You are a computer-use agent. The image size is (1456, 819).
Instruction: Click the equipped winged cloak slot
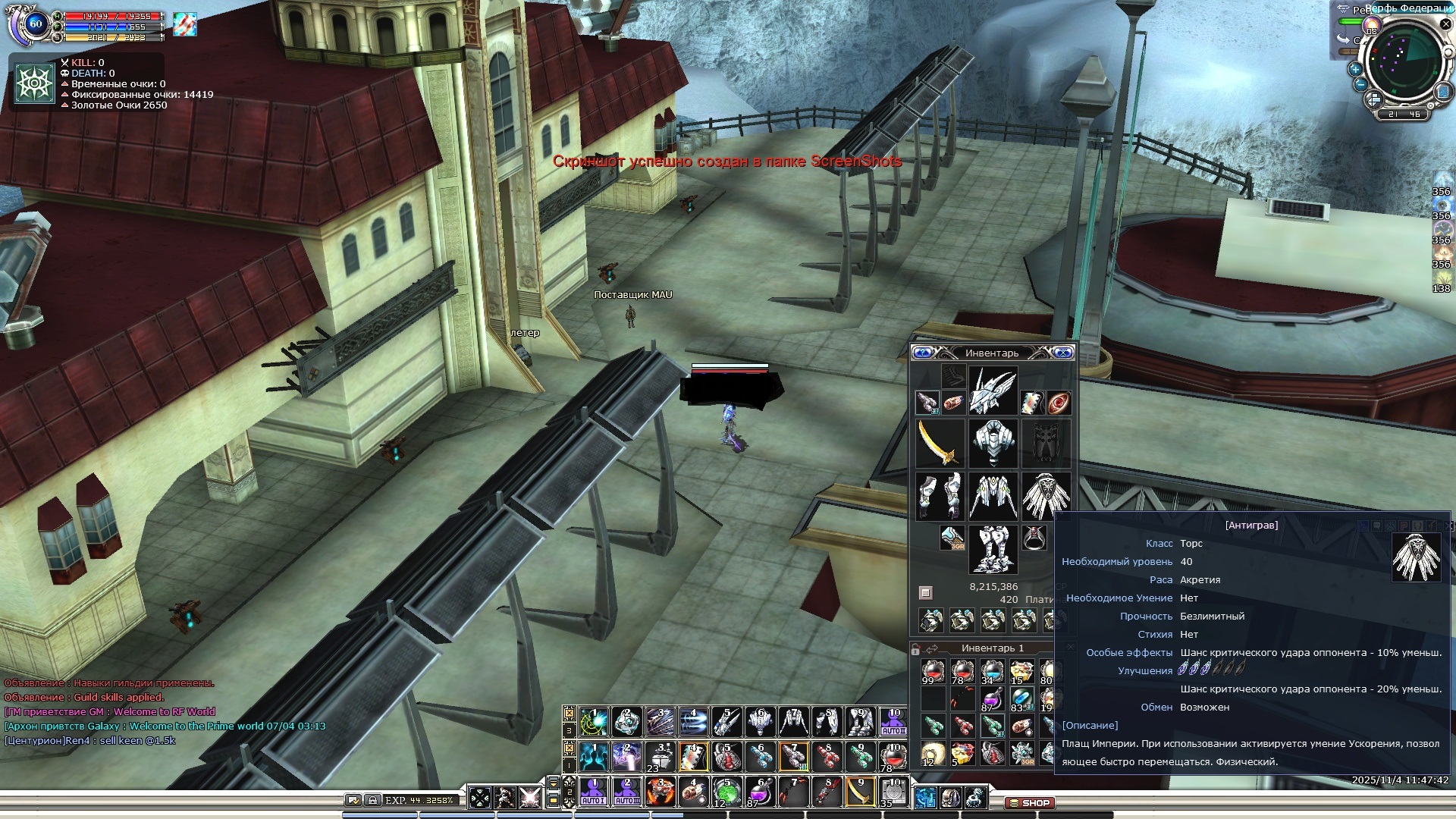point(1046,496)
